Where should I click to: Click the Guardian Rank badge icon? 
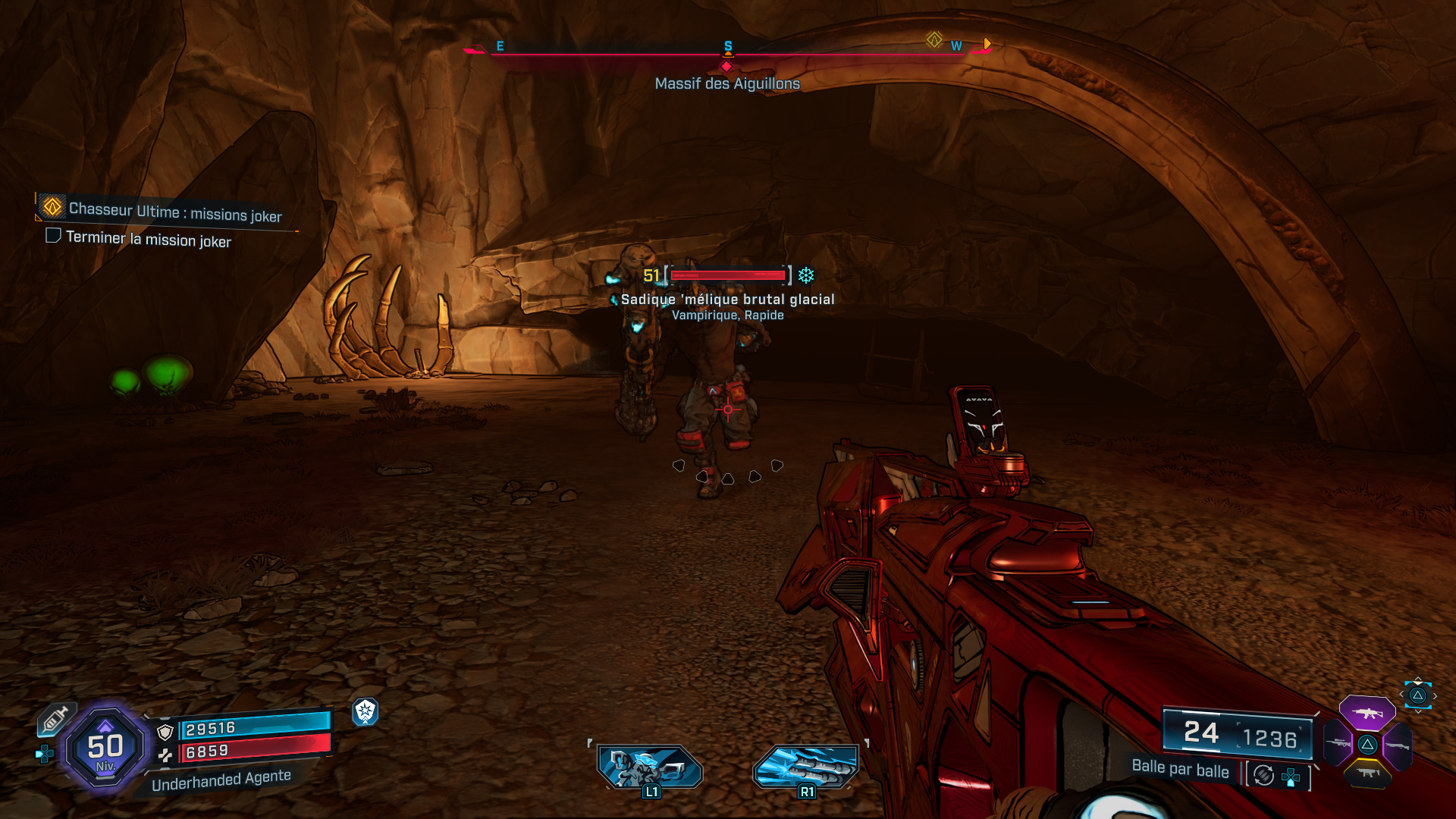366,713
